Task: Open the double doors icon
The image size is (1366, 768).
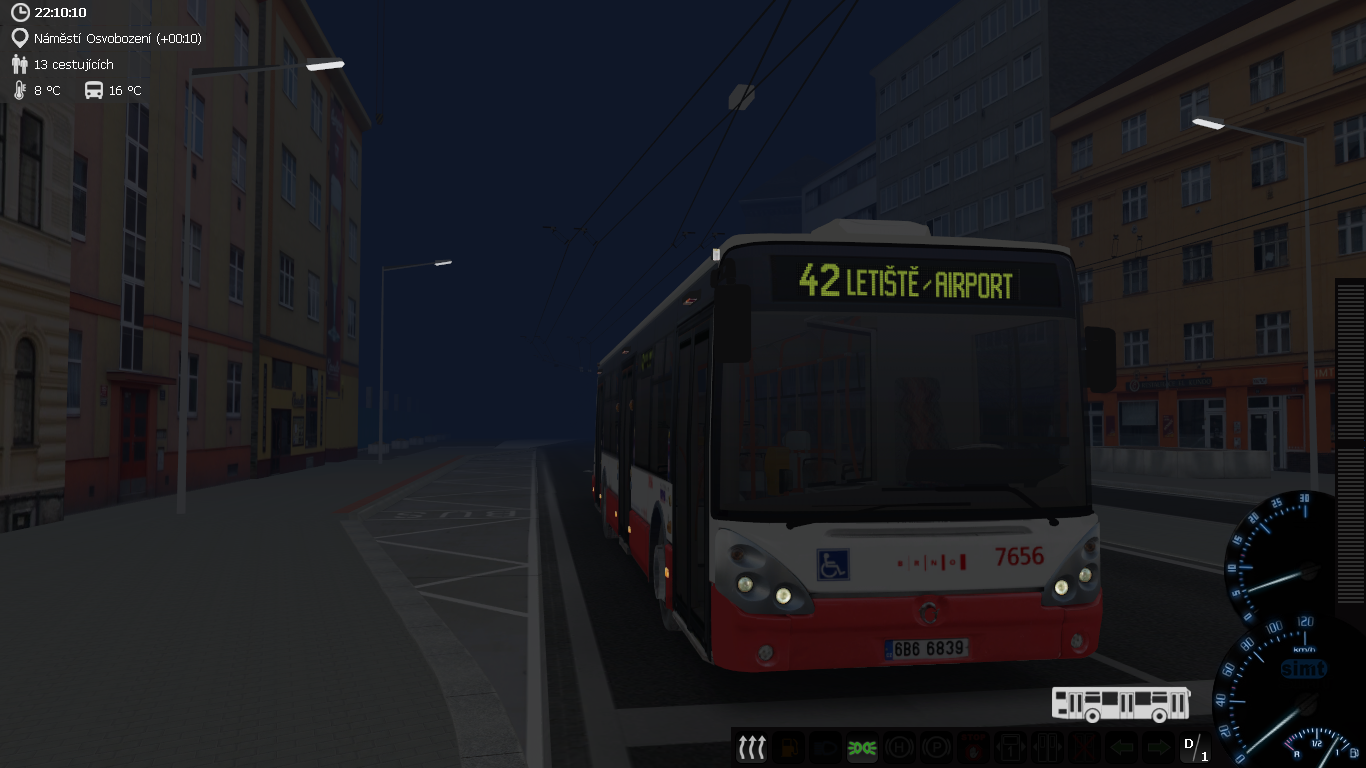Action: click(1046, 747)
